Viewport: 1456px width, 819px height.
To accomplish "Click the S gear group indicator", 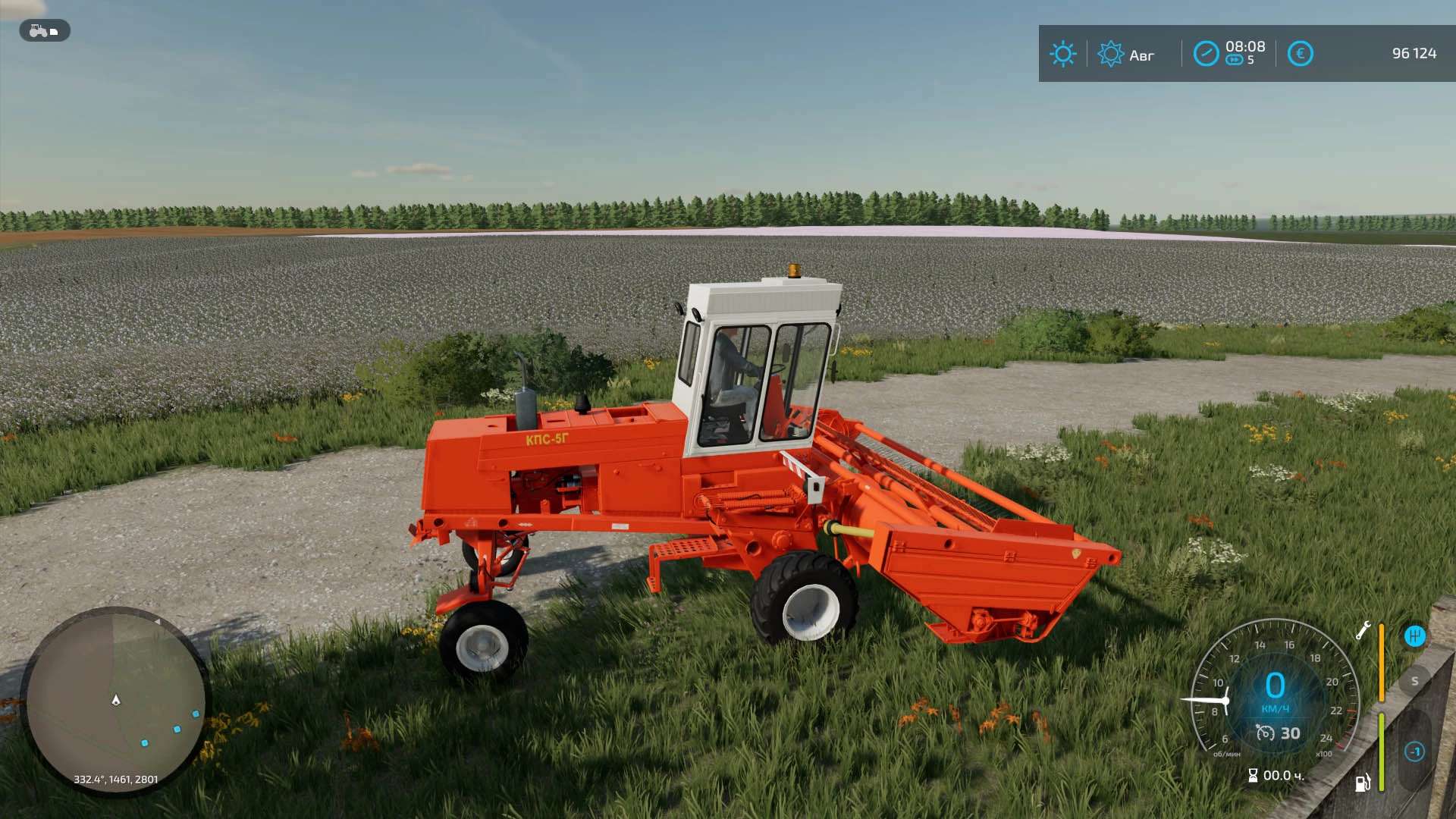I will (x=1414, y=681).
